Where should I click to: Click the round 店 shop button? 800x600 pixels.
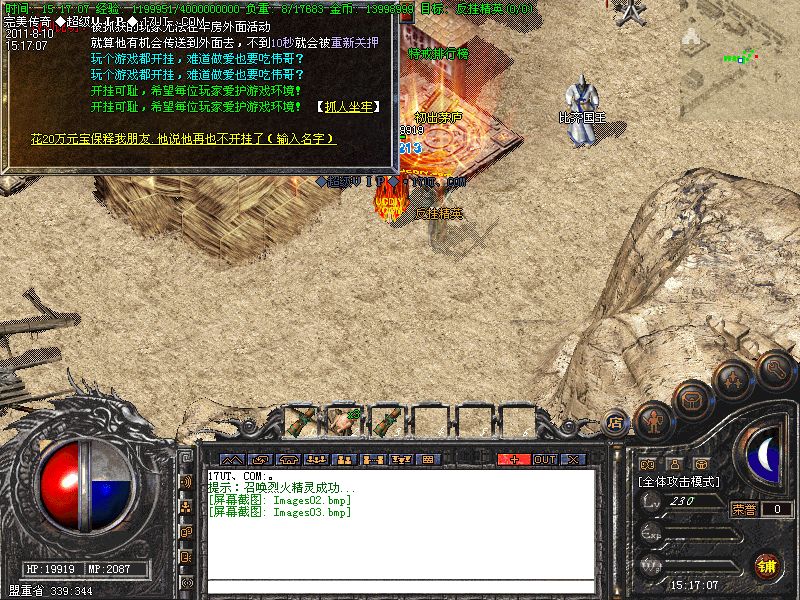click(615, 422)
